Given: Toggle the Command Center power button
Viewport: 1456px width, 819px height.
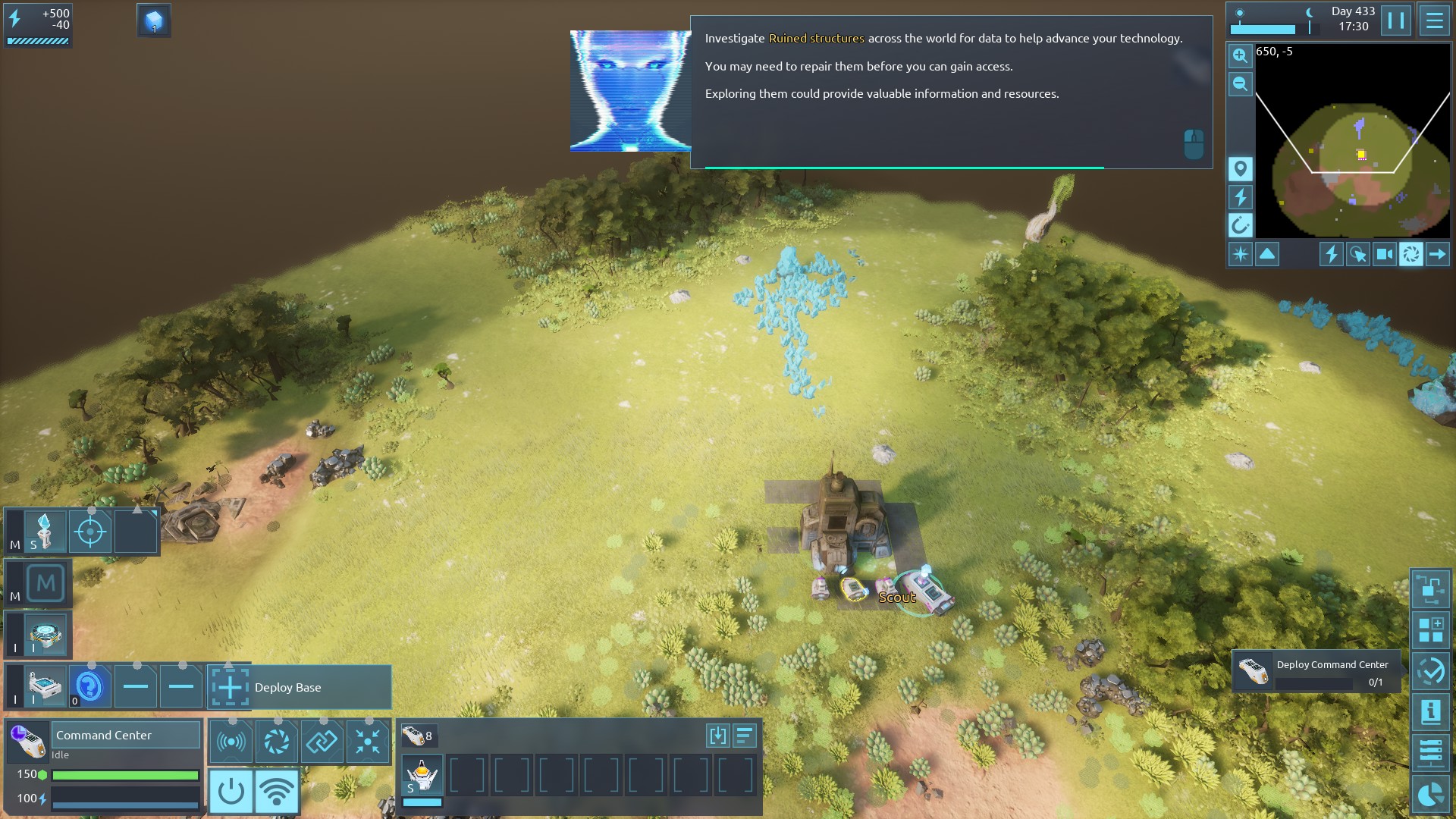Looking at the screenshot, I should pos(231,792).
